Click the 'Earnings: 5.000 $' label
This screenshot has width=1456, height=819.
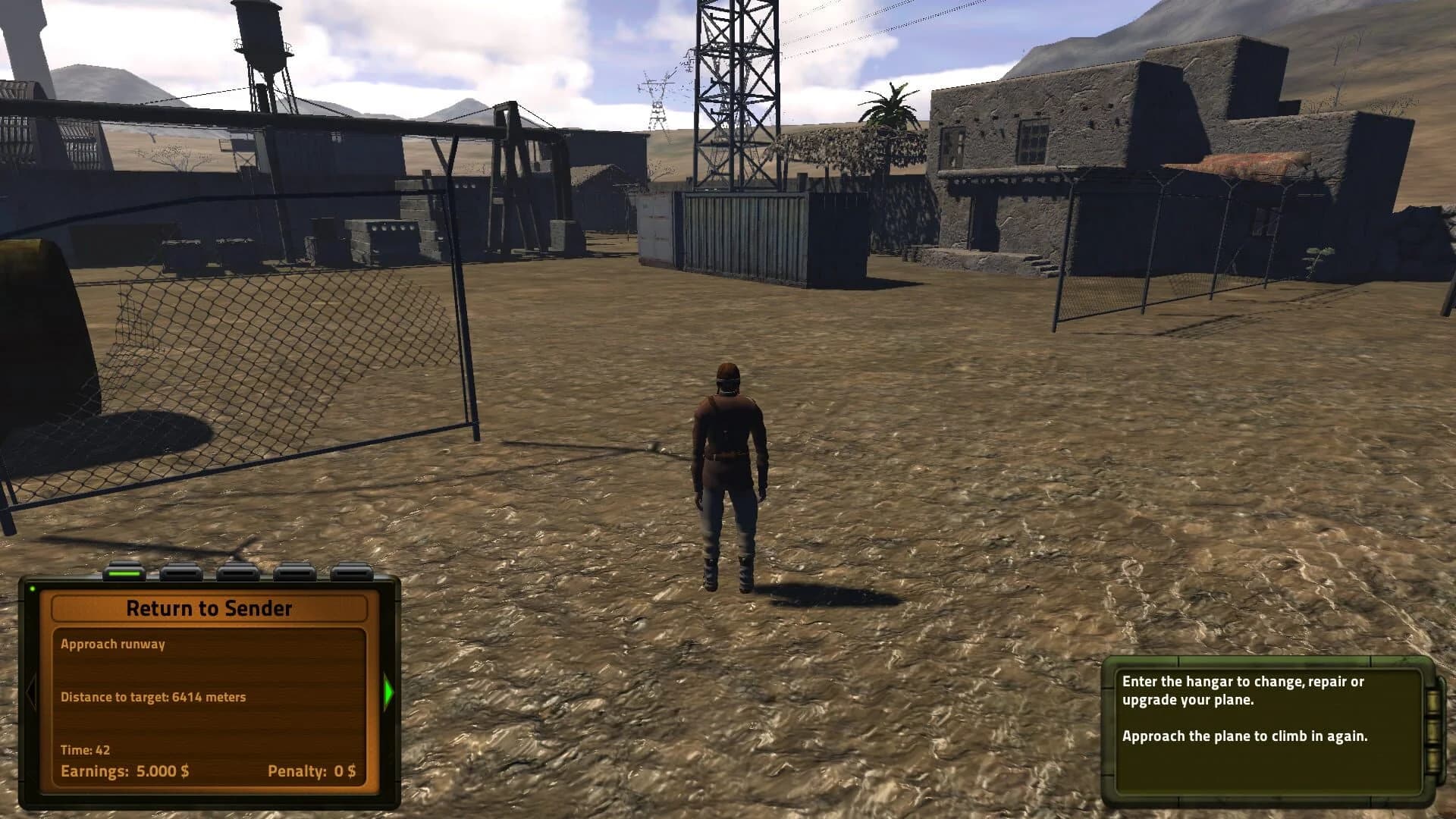click(x=126, y=770)
